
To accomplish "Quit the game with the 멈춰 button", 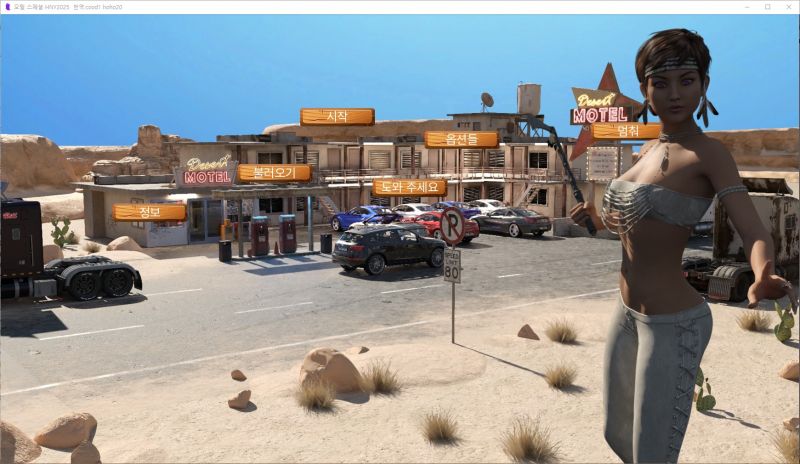I will [626, 131].
